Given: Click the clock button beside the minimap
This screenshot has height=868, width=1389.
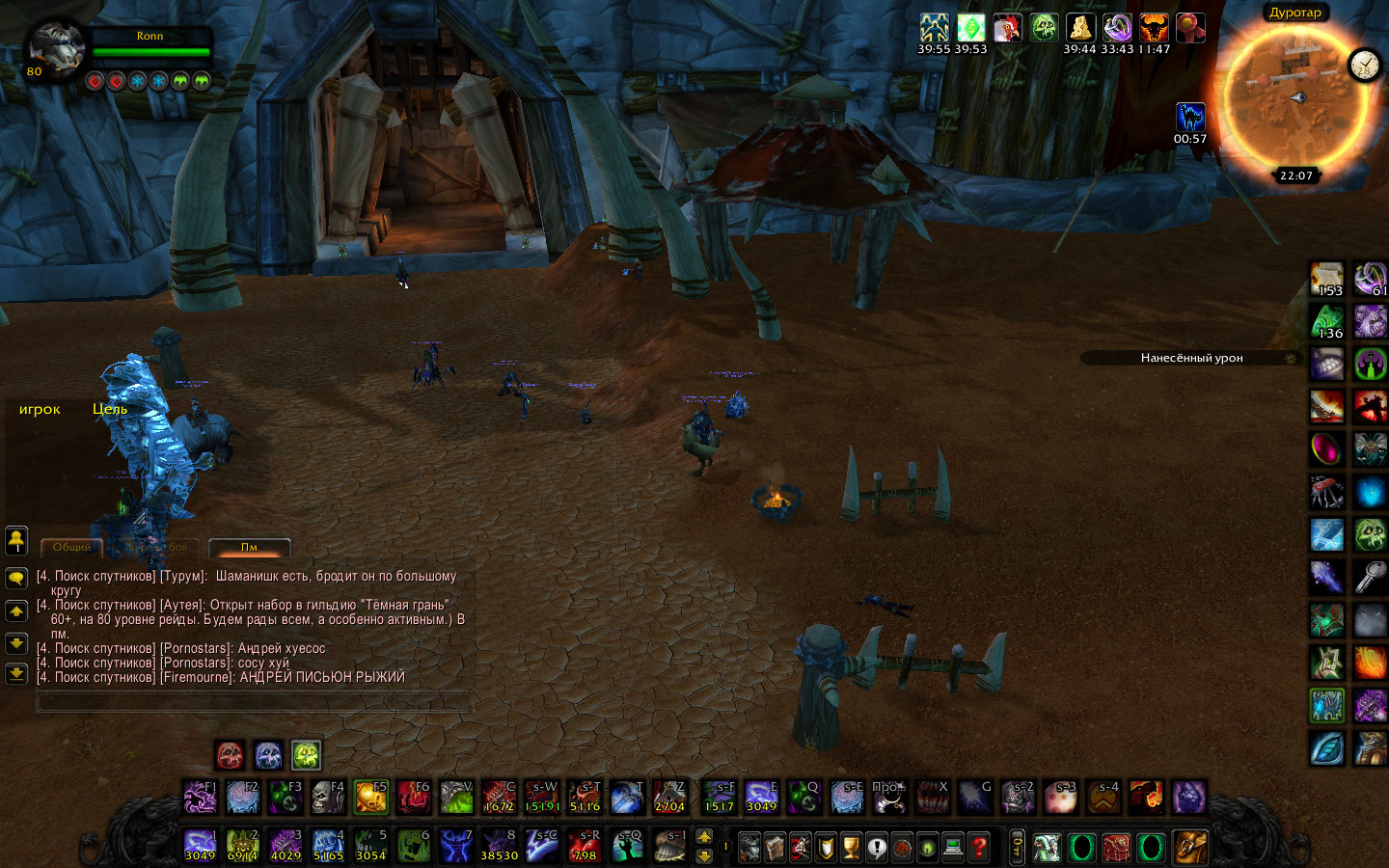Looking at the screenshot, I should (x=1364, y=65).
